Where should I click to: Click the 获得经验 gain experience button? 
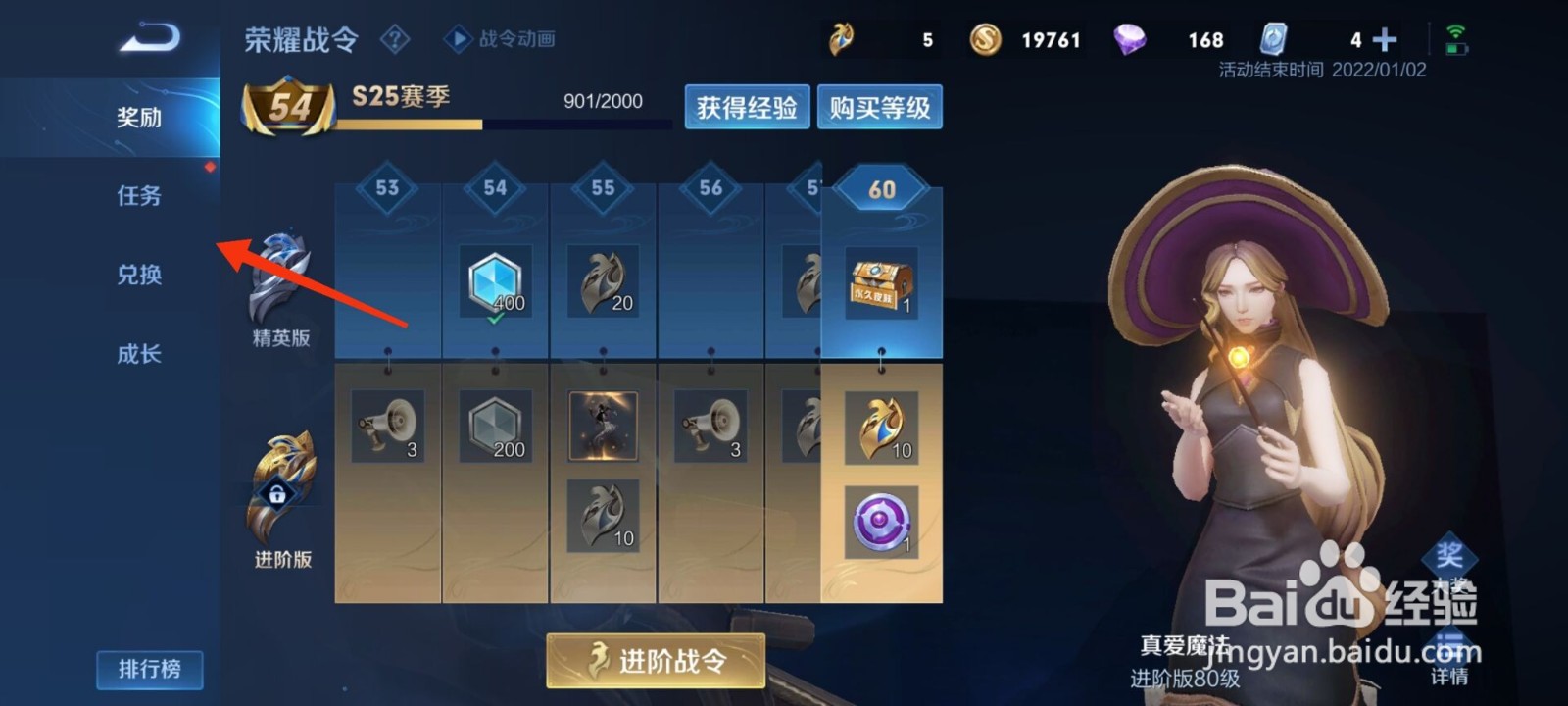pos(747,107)
